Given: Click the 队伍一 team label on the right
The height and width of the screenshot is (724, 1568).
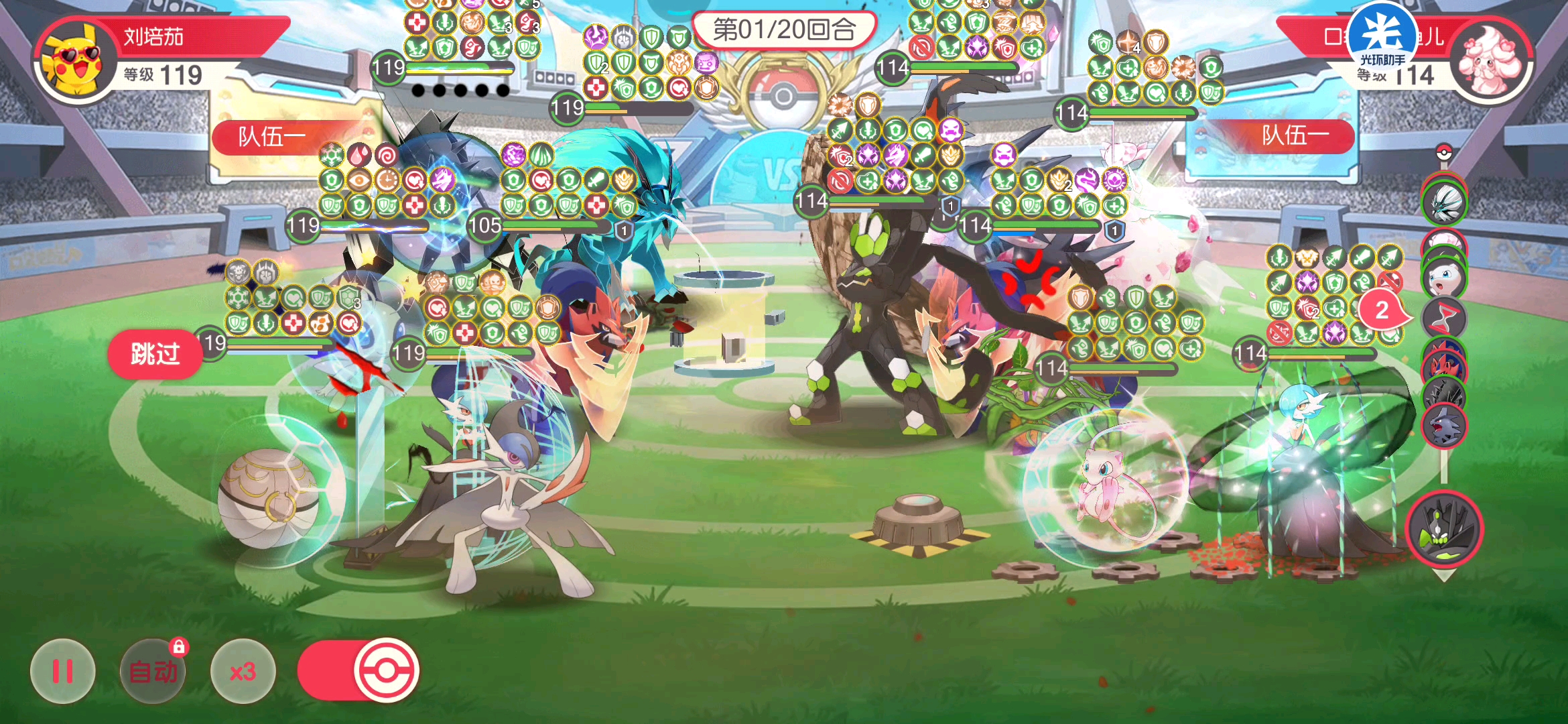Looking at the screenshot, I should click(1297, 138).
